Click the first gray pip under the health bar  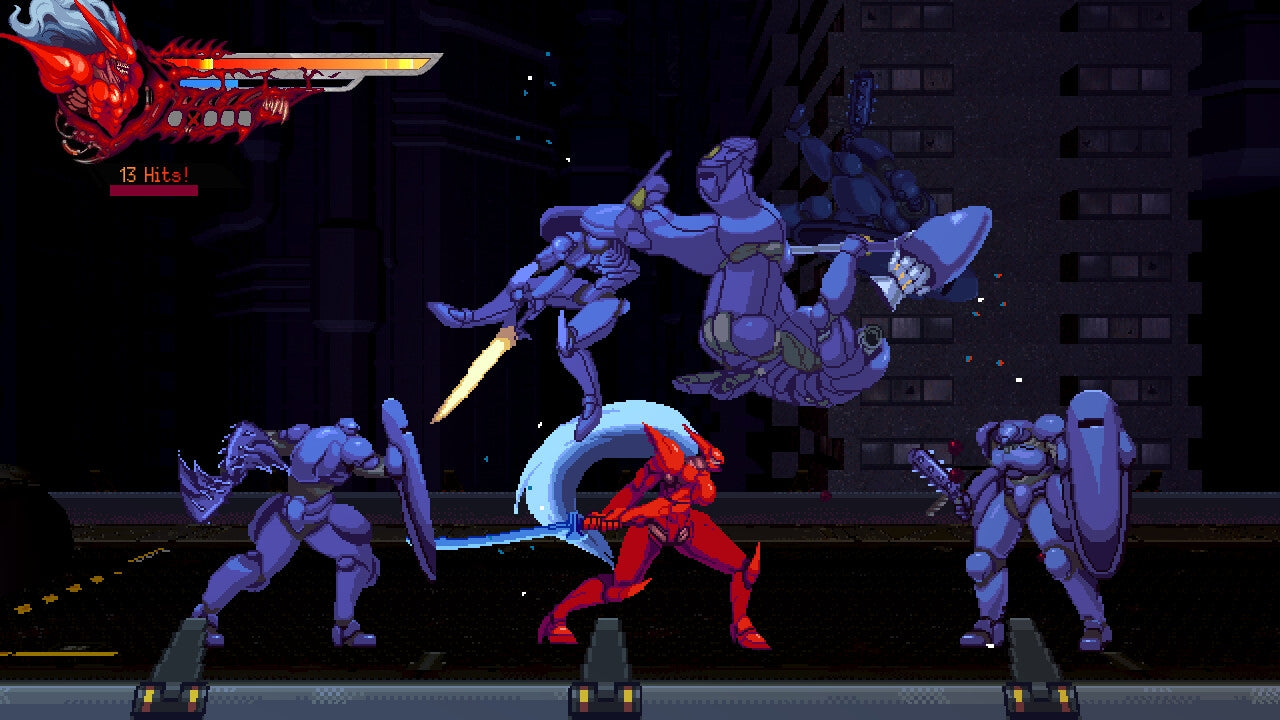(176, 115)
